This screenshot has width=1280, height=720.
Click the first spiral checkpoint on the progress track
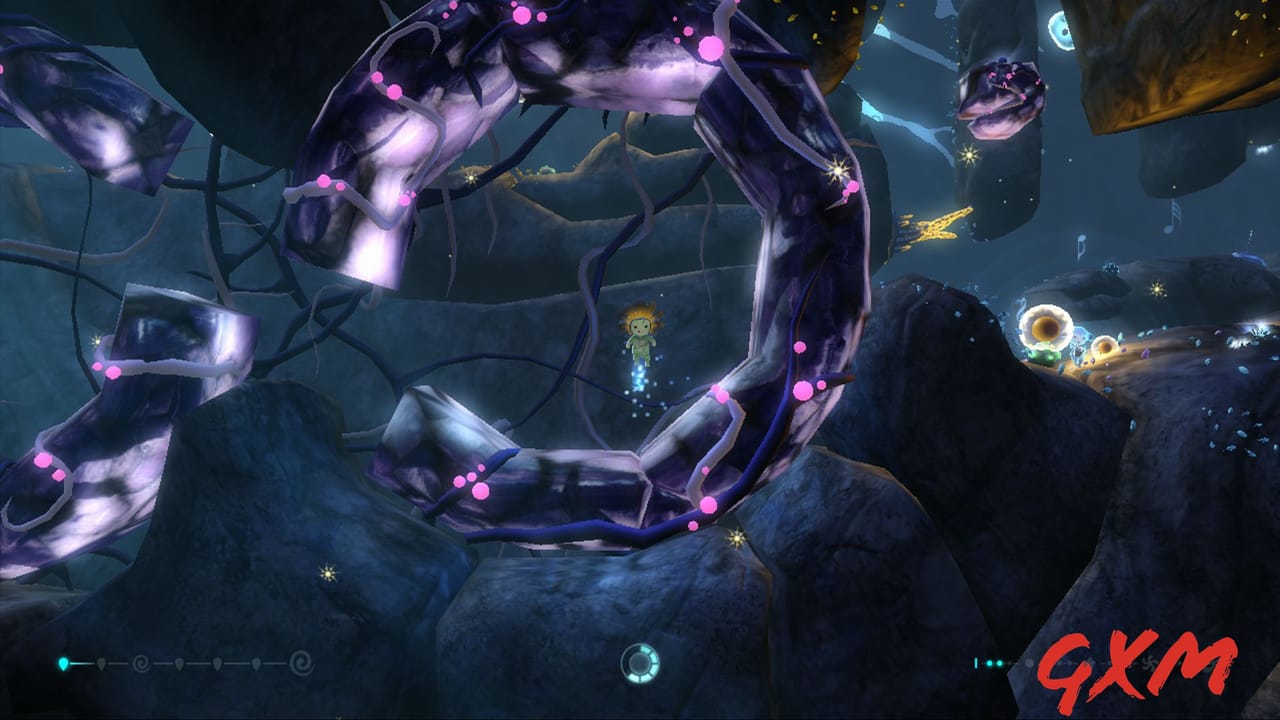coord(141,662)
